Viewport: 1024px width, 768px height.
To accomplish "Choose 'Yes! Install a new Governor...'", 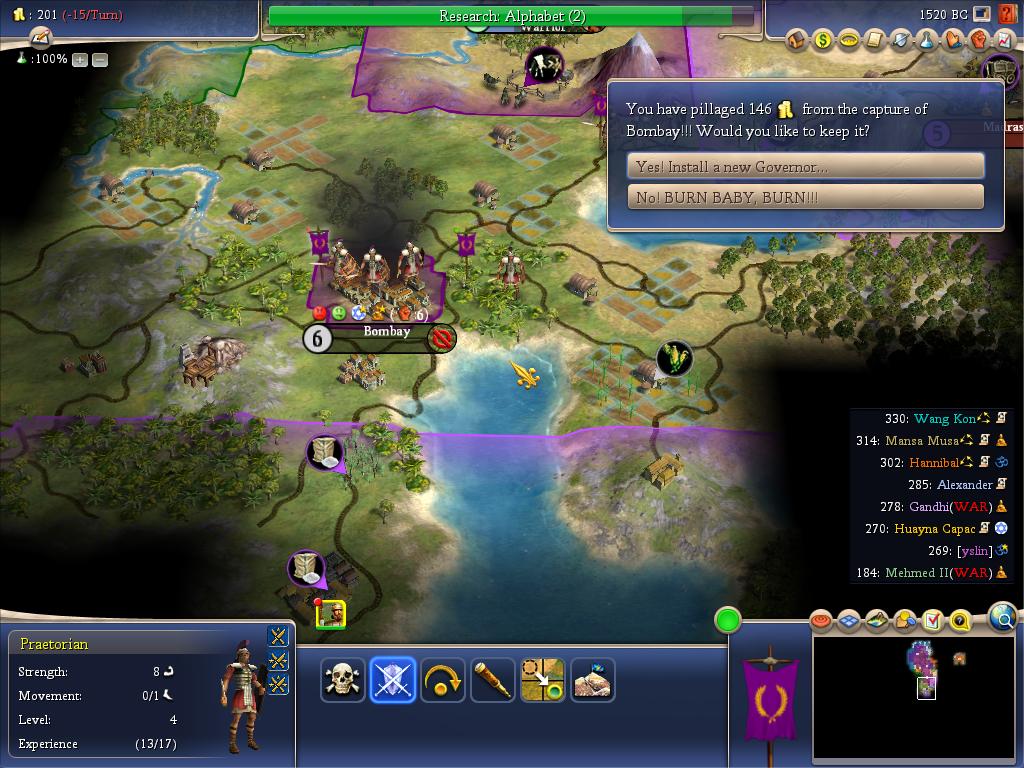I will [805, 166].
